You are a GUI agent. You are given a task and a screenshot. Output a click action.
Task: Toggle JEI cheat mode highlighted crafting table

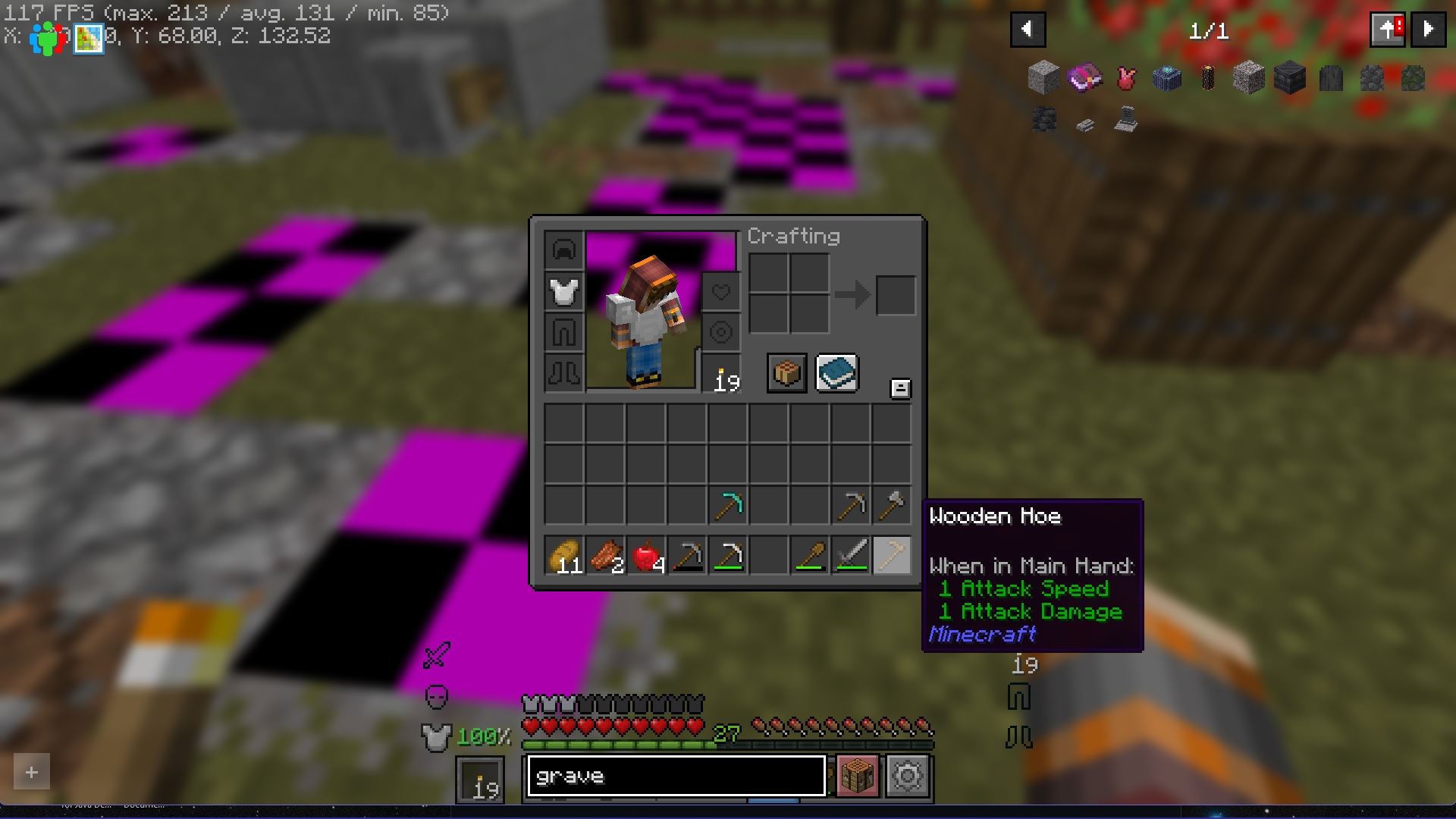pos(858,776)
